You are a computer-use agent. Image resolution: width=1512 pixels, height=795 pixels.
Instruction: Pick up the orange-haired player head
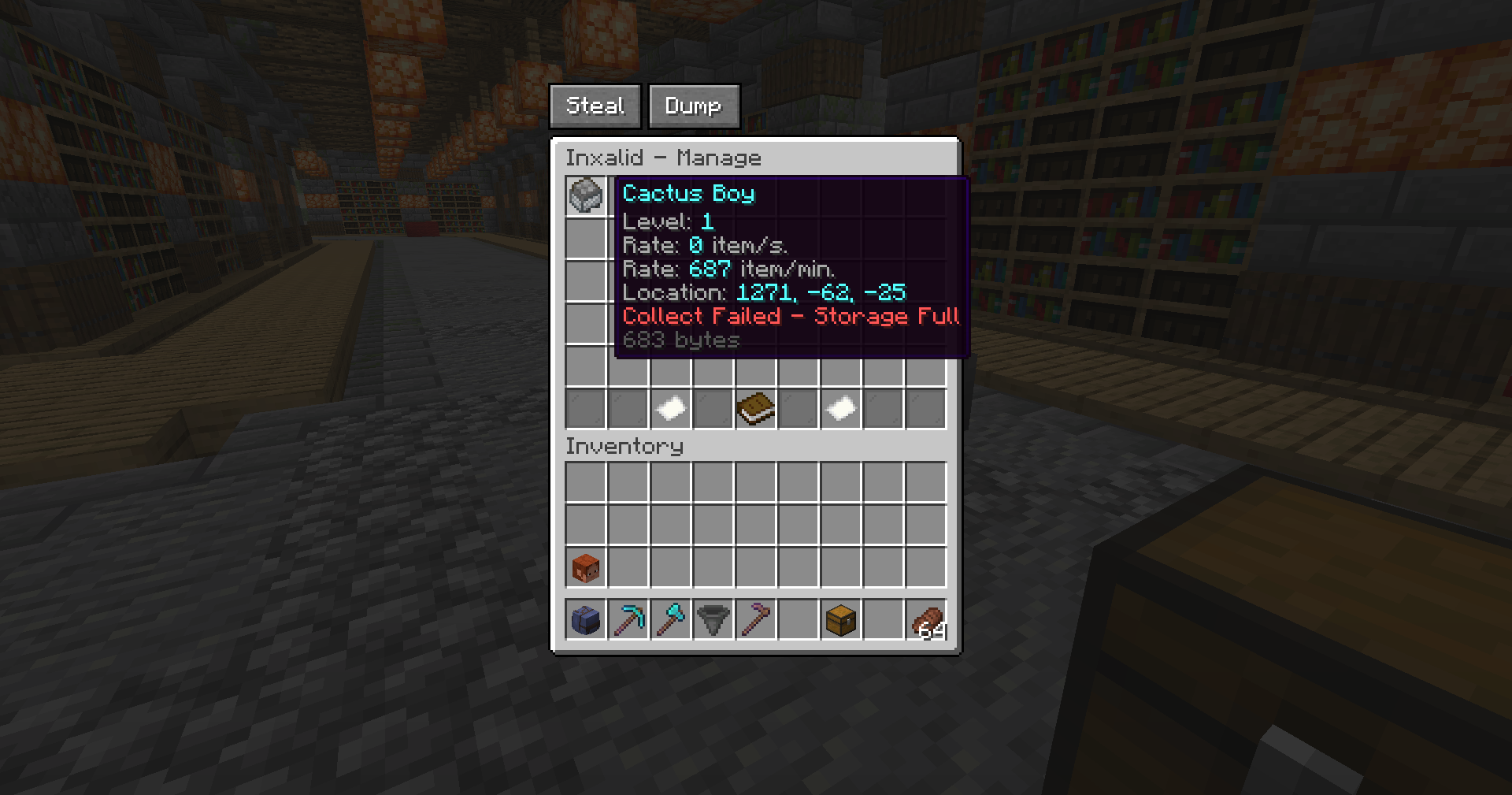coord(586,567)
